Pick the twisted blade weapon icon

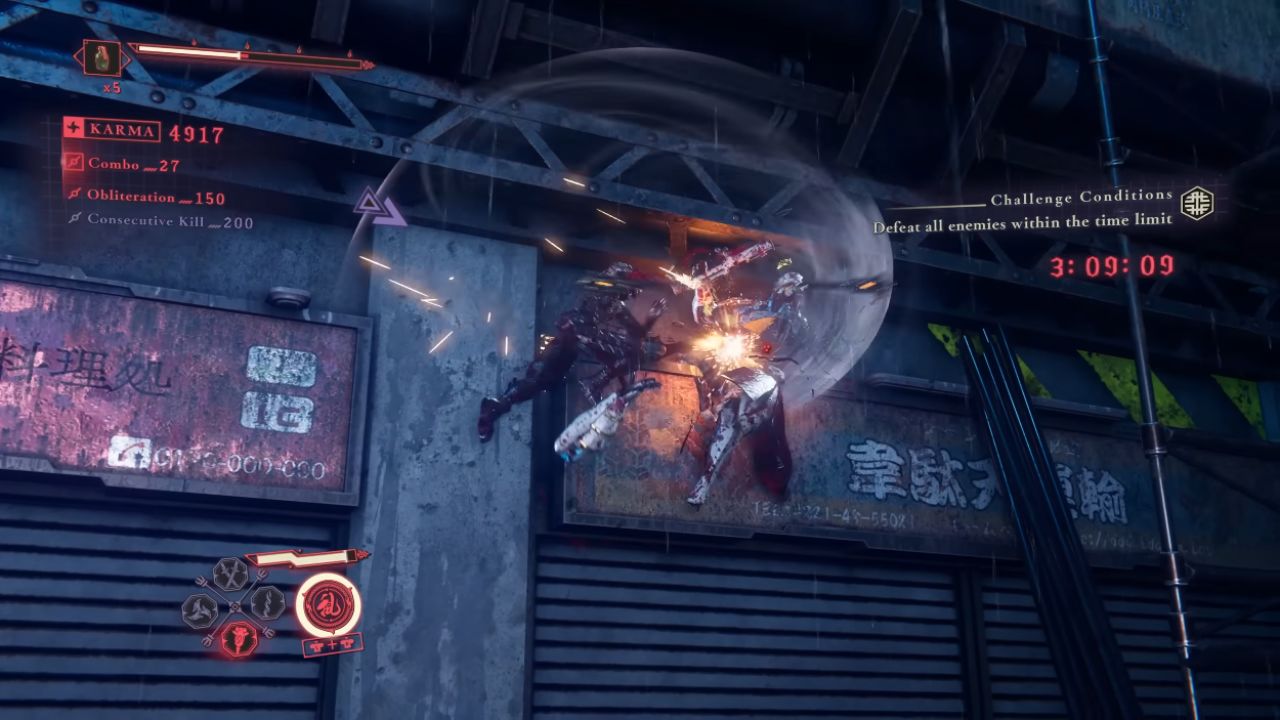pos(267,602)
